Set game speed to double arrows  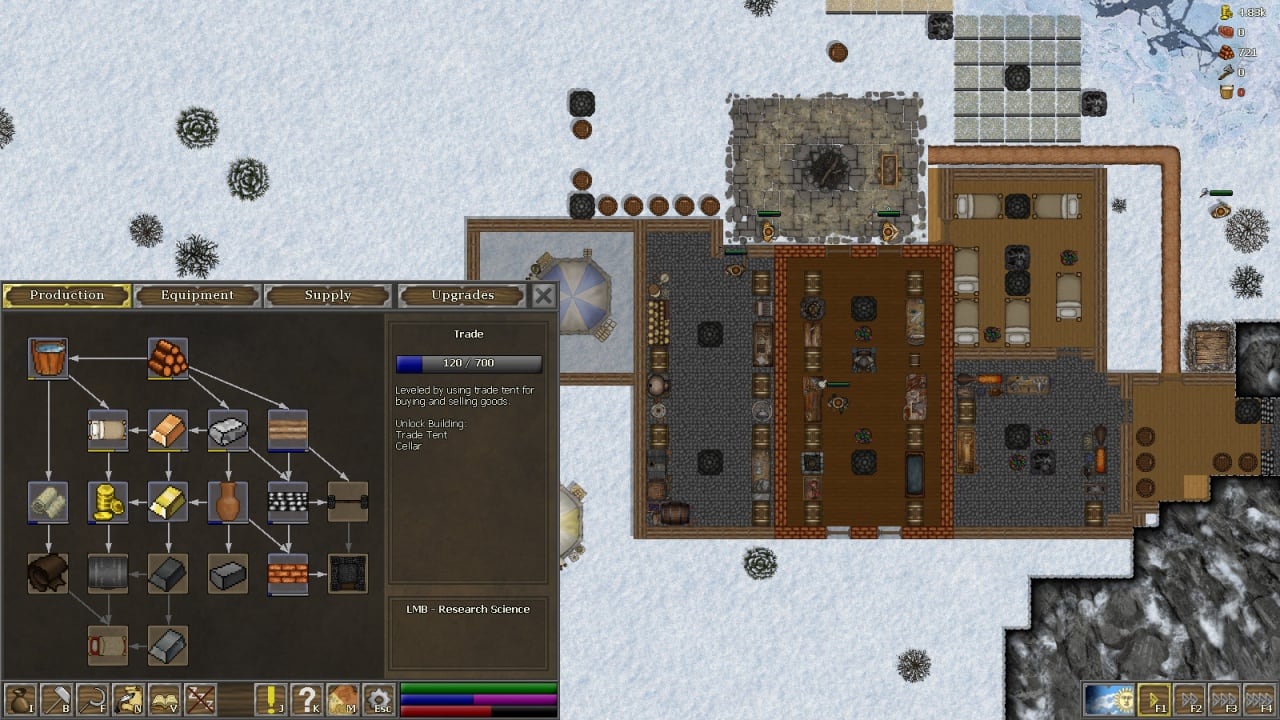(1188, 699)
